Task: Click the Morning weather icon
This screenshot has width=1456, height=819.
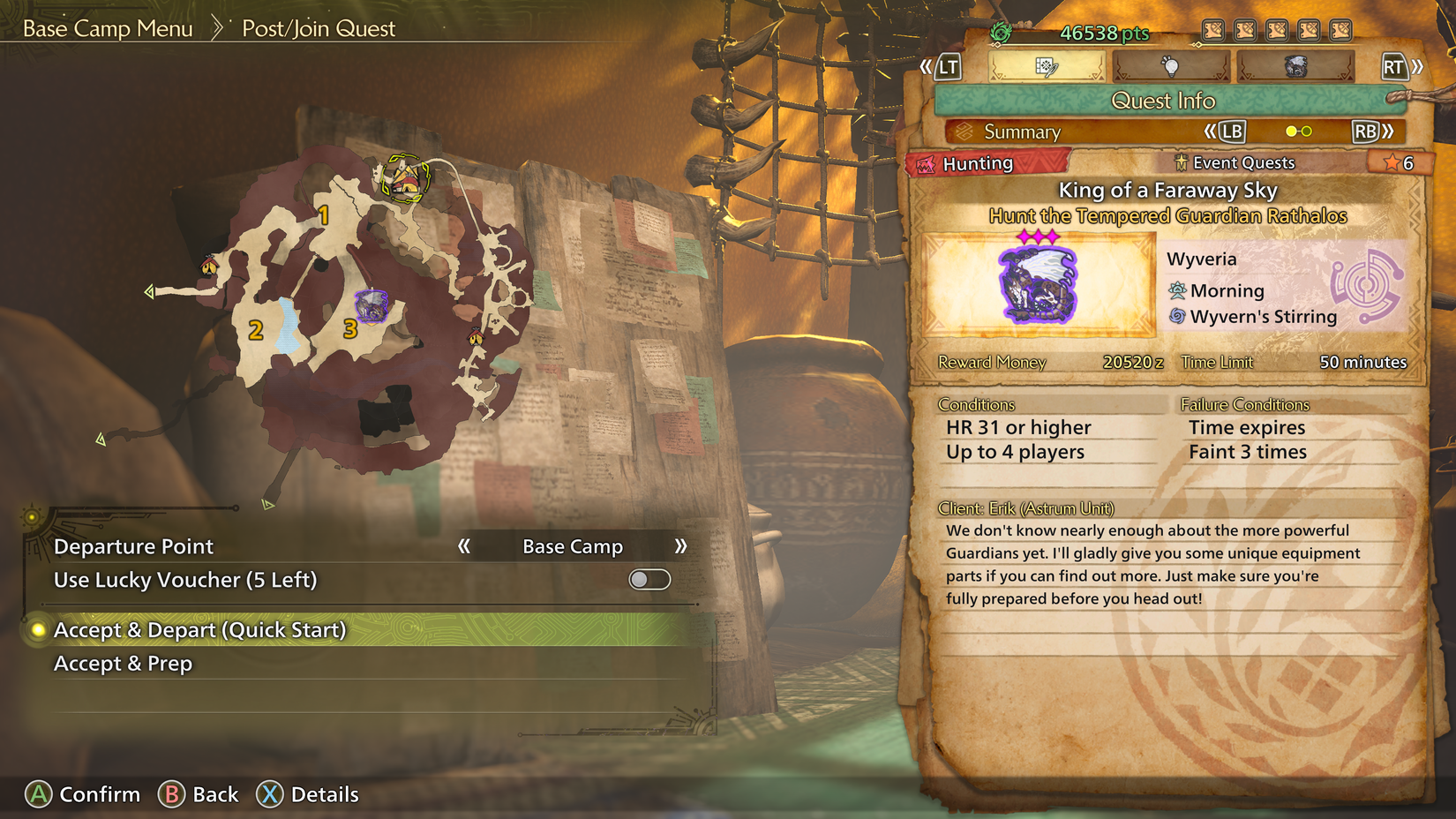Action: (1179, 290)
